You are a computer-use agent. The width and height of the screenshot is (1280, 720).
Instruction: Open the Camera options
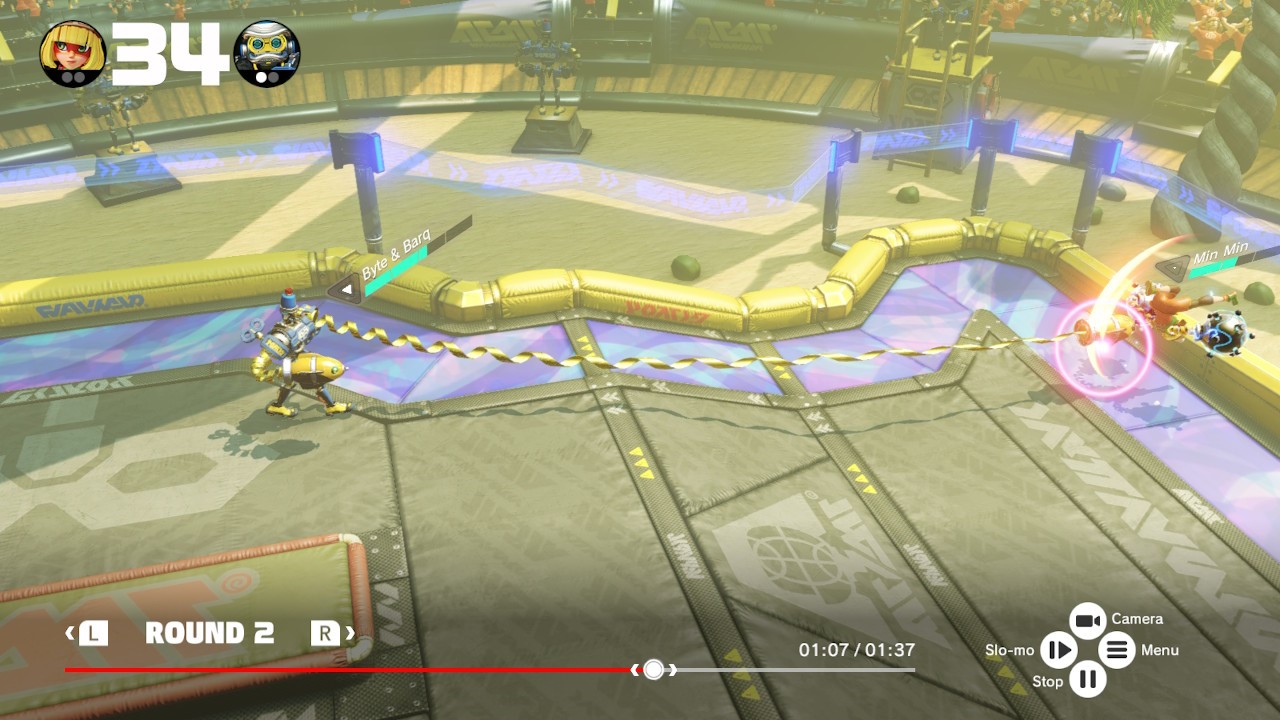(1088, 621)
